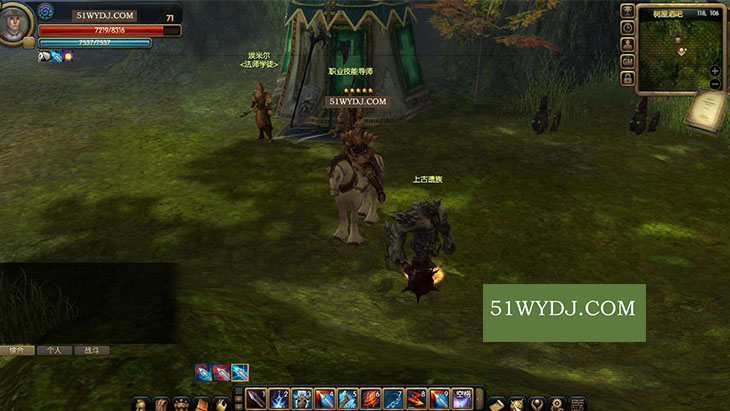The height and width of the screenshot is (411, 730).
Task: Open the gear settings icon in bottom-right menu
Action: coord(557,403)
